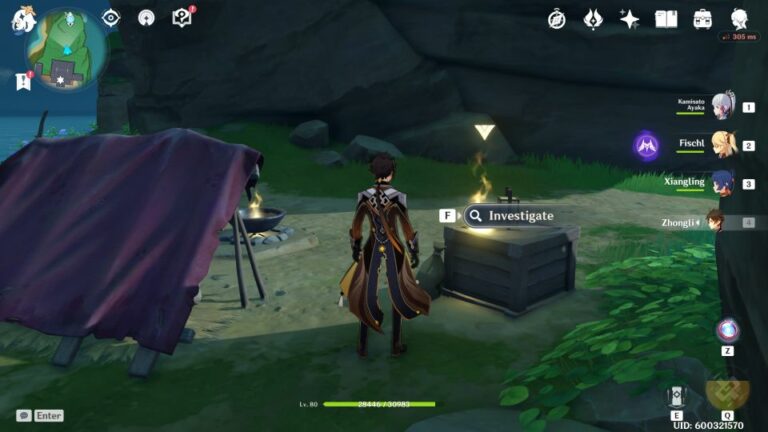768x432 pixels.
Task: Switch to Fischl in the party list
Action: (722, 145)
